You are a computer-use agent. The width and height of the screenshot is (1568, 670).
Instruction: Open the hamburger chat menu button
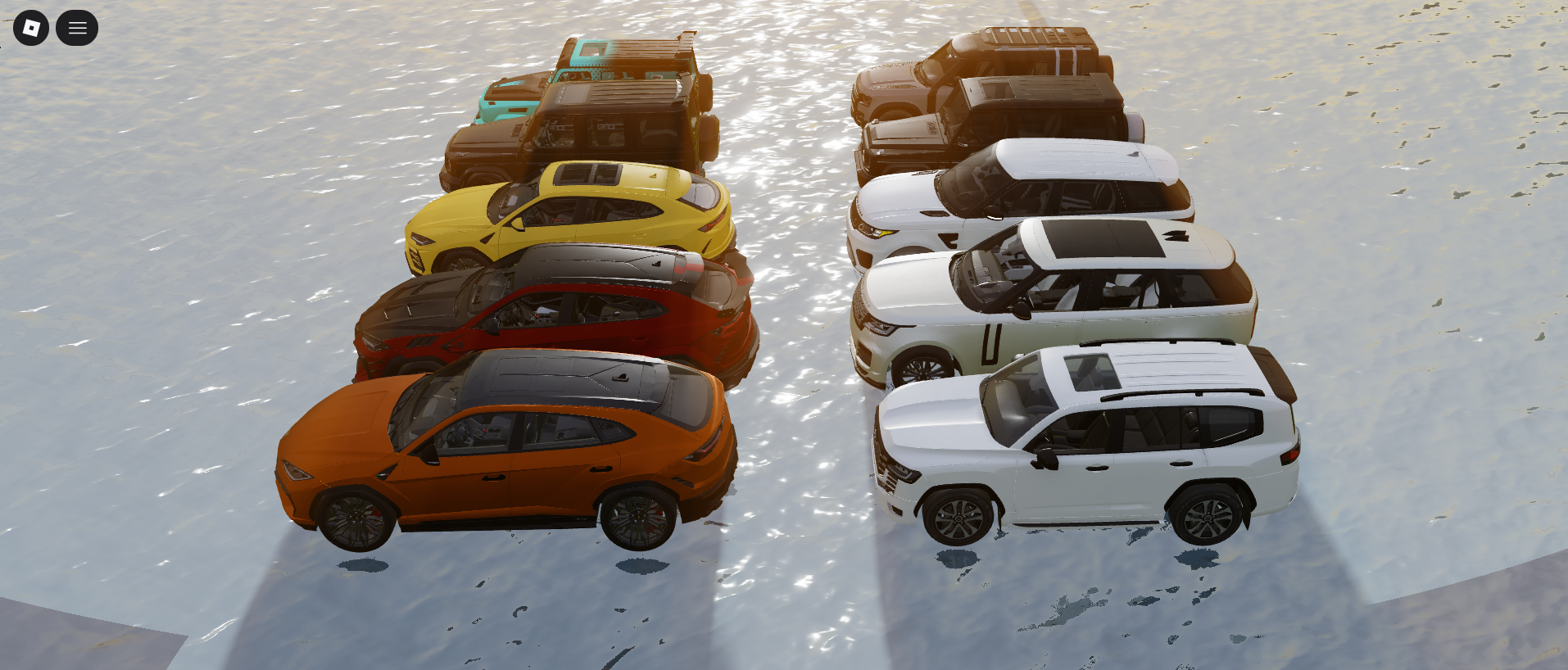pyautogui.click(x=77, y=28)
